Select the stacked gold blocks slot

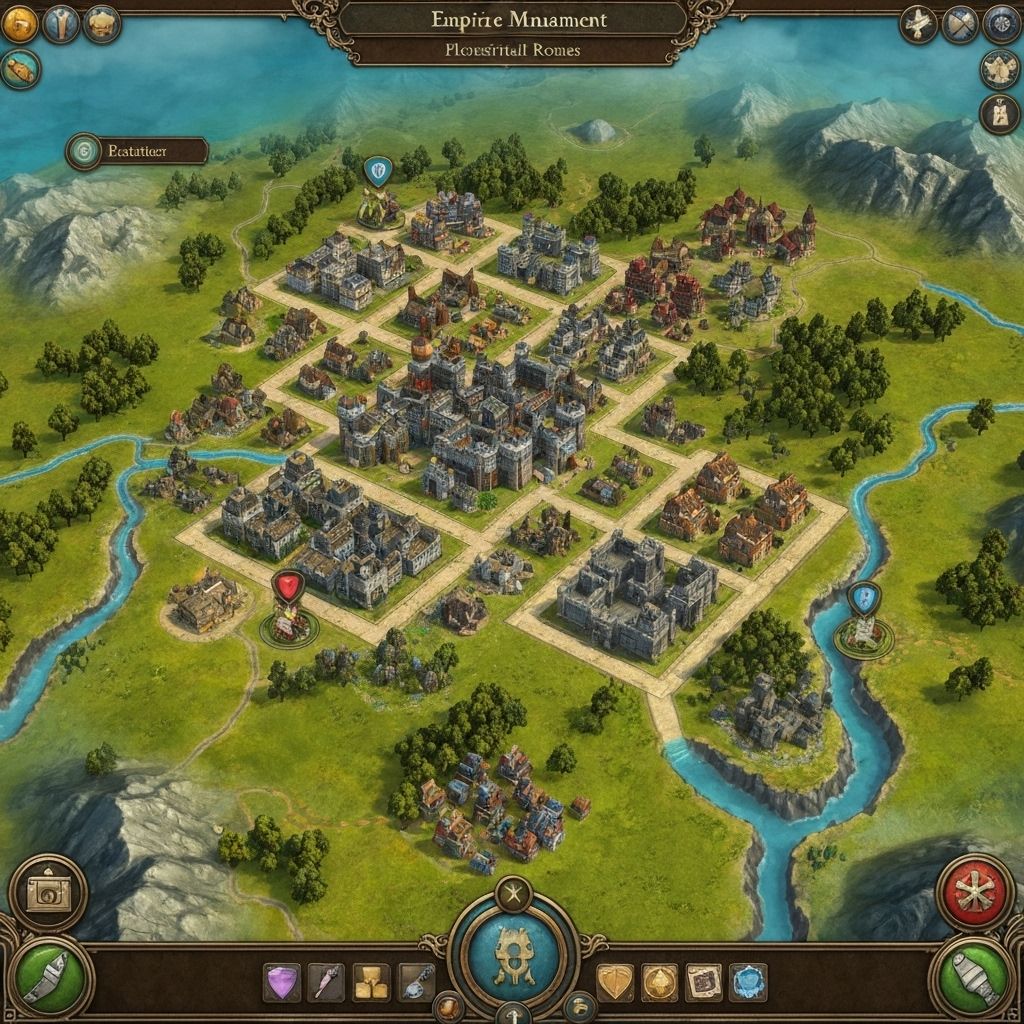[x=371, y=982]
